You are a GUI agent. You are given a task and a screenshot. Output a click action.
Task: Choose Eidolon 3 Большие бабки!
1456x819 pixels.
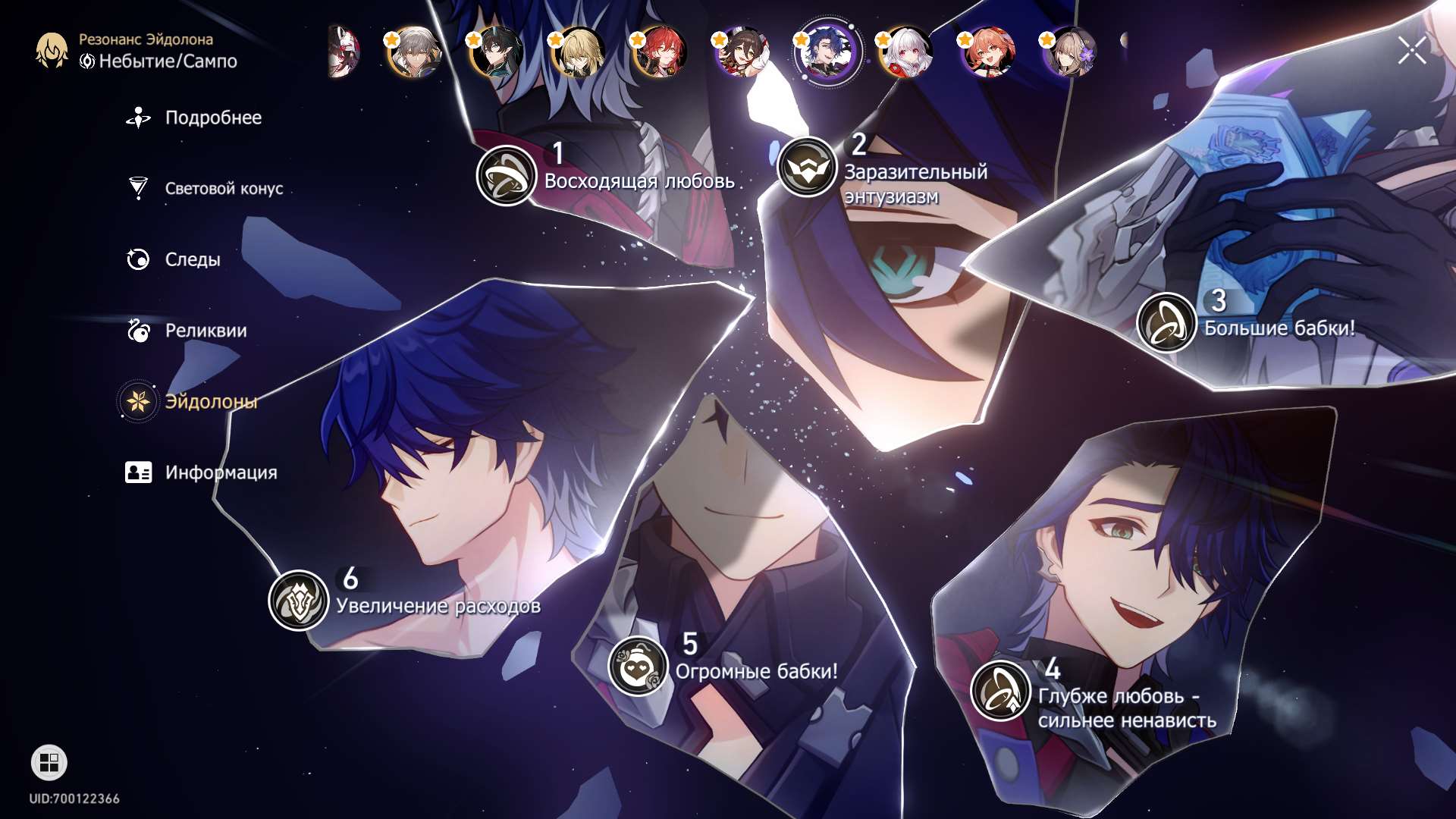pos(1166,323)
